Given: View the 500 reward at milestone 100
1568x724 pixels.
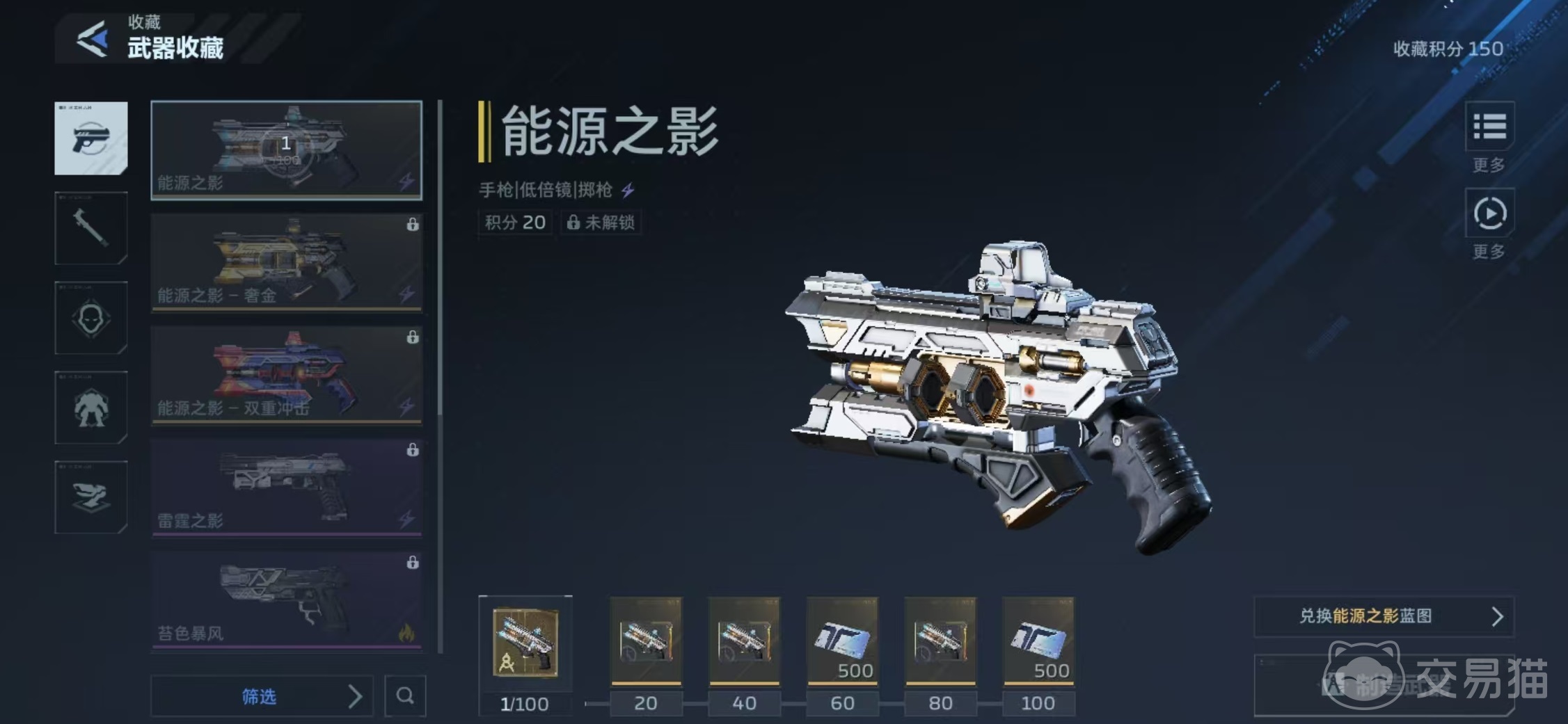Looking at the screenshot, I should click(1038, 641).
